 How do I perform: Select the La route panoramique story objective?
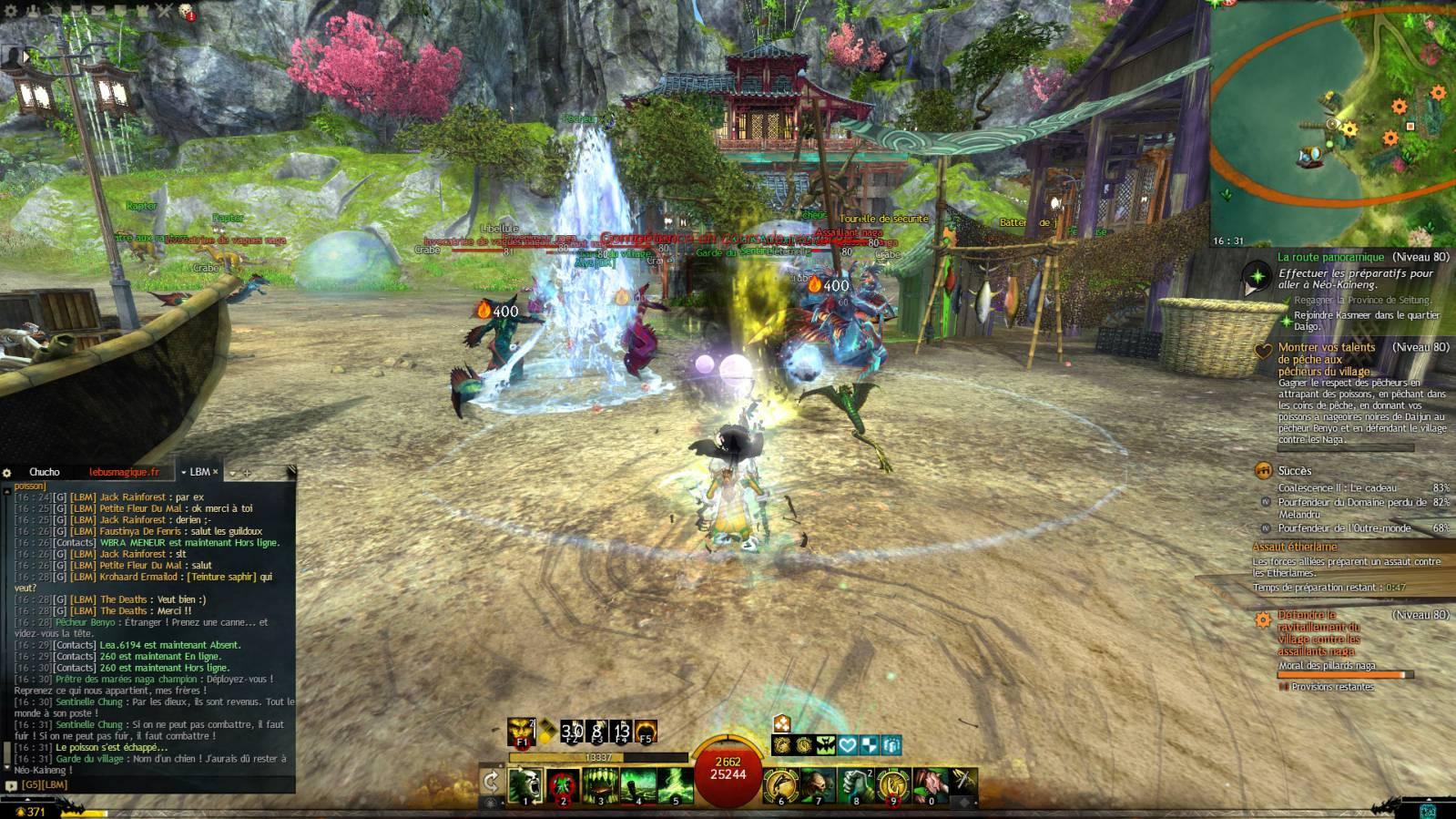(1330, 258)
